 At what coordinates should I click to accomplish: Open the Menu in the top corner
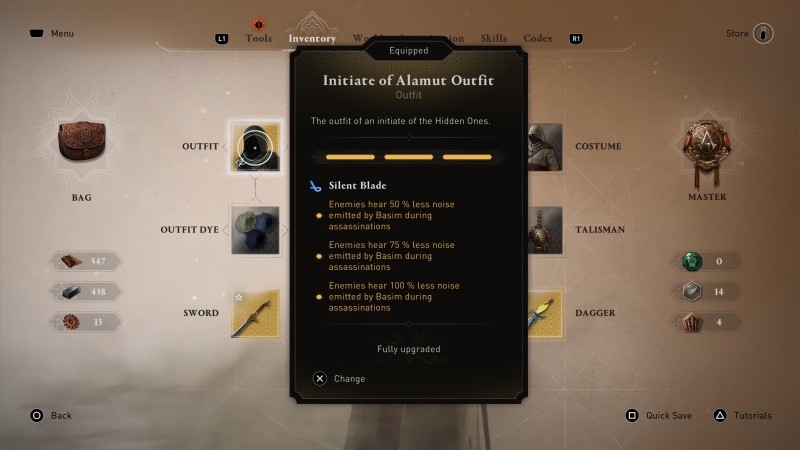(51, 34)
